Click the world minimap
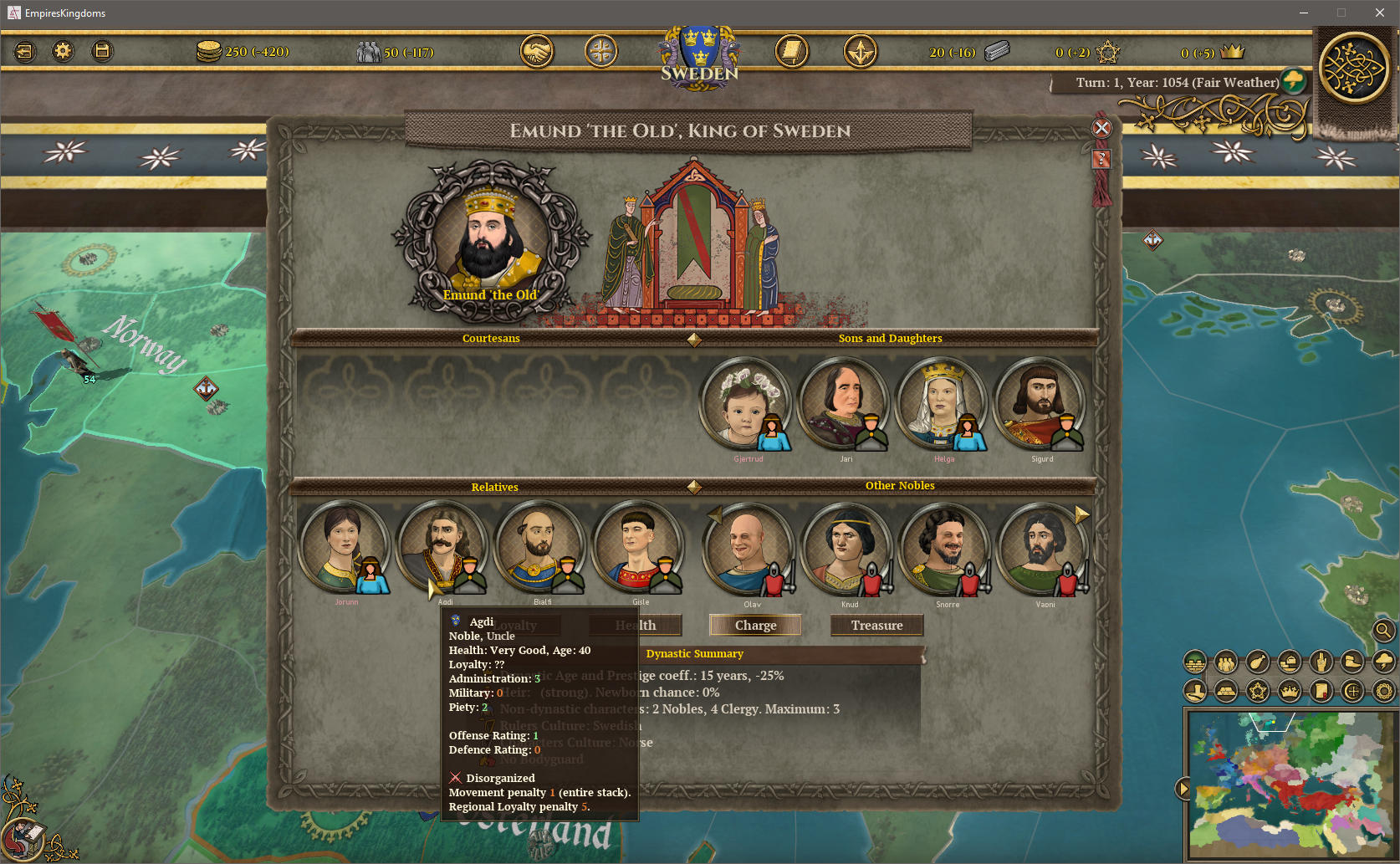Screen dimensions: 1400x864 (x=1290, y=785)
